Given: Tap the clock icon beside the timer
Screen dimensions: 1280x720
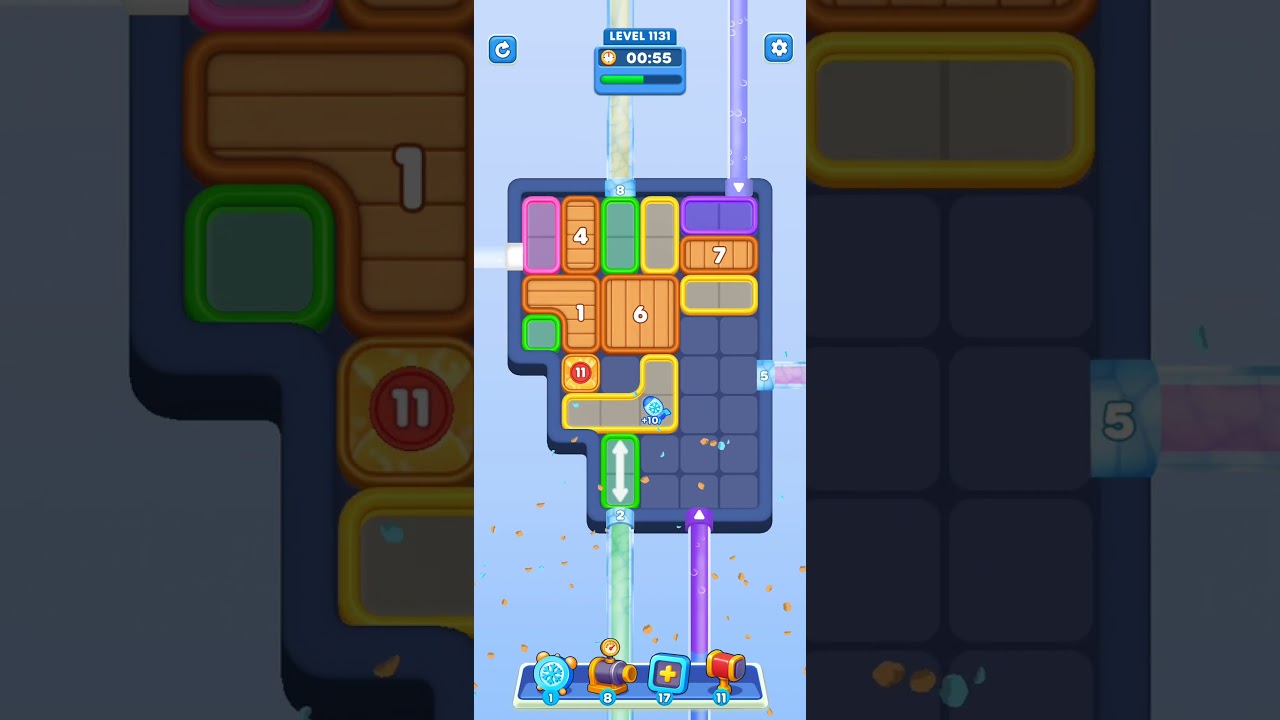Looking at the screenshot, I should pyautogui.click(x=611, y=57).
